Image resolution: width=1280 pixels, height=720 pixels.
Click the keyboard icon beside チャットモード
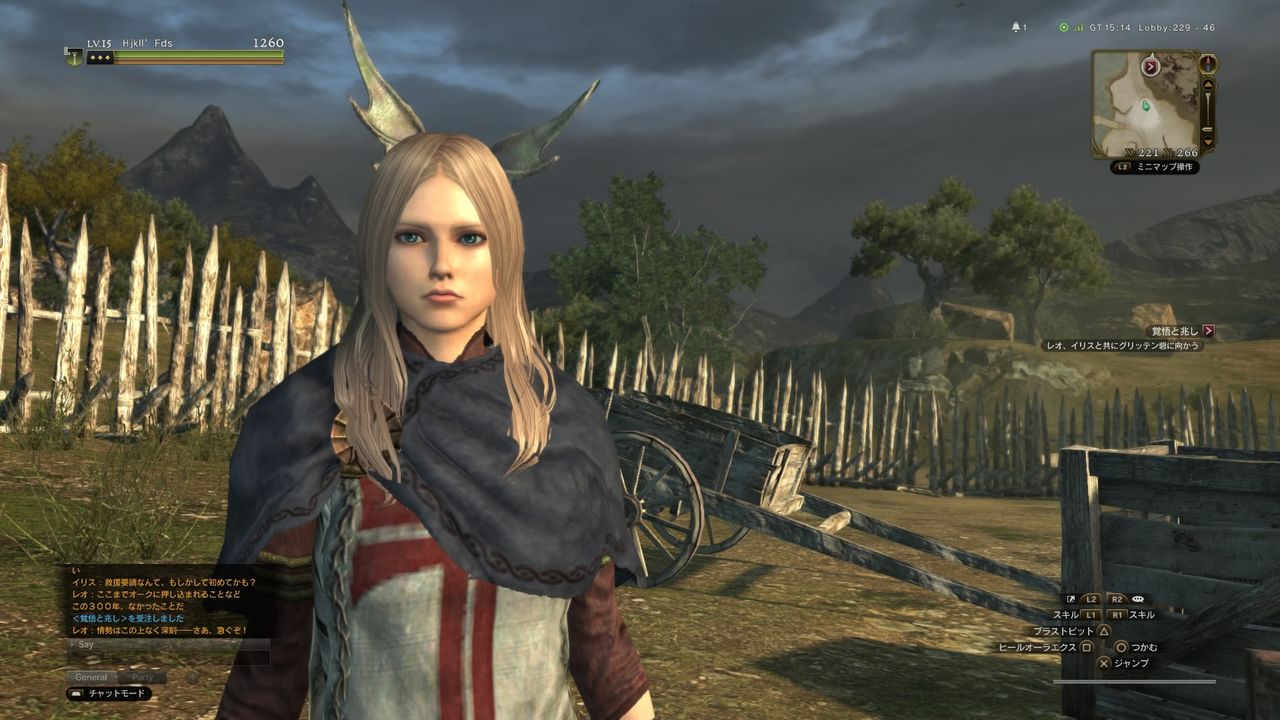point(76,692)
